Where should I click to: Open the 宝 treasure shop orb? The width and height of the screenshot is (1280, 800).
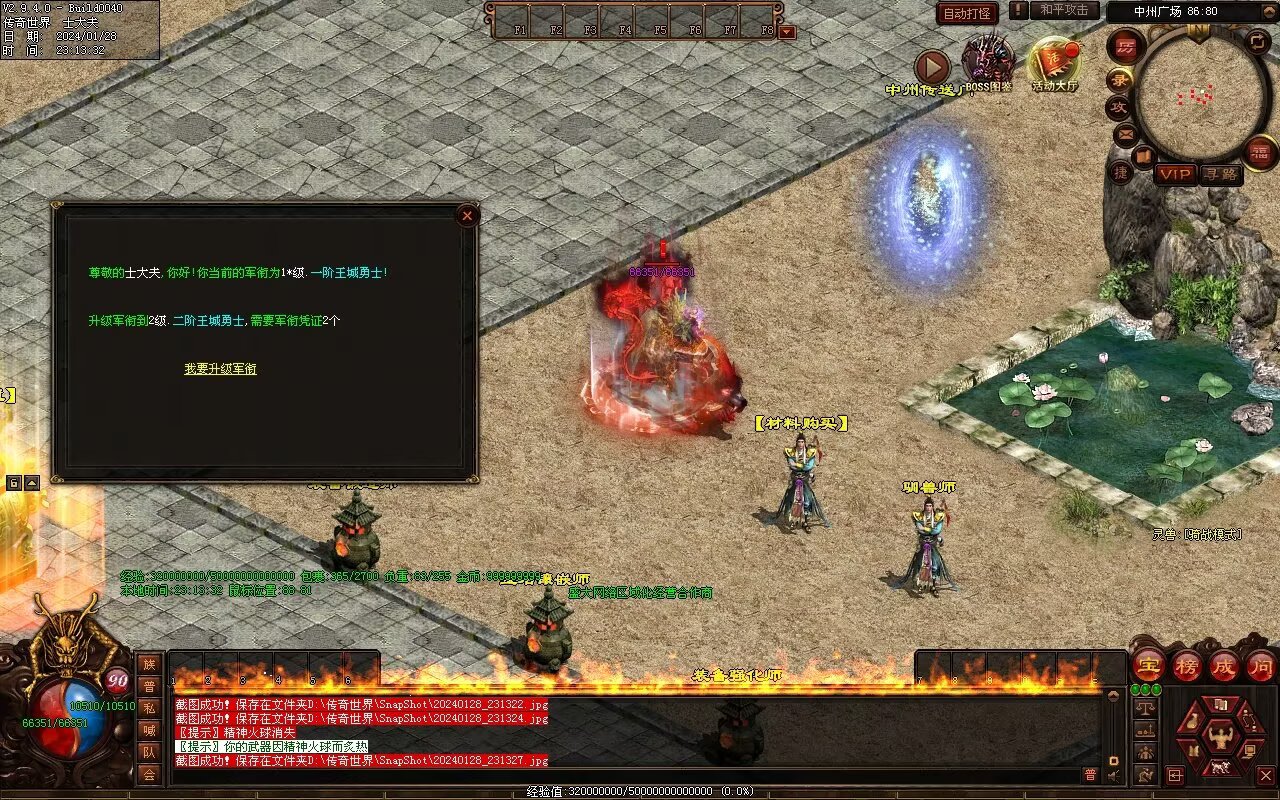coord(1148,665)
